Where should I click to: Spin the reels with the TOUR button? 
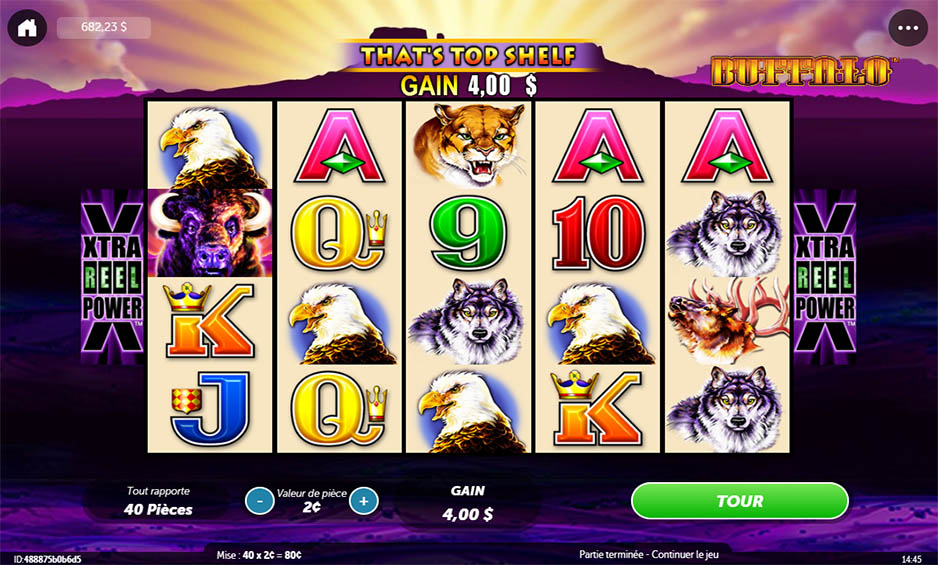[739, 501]
